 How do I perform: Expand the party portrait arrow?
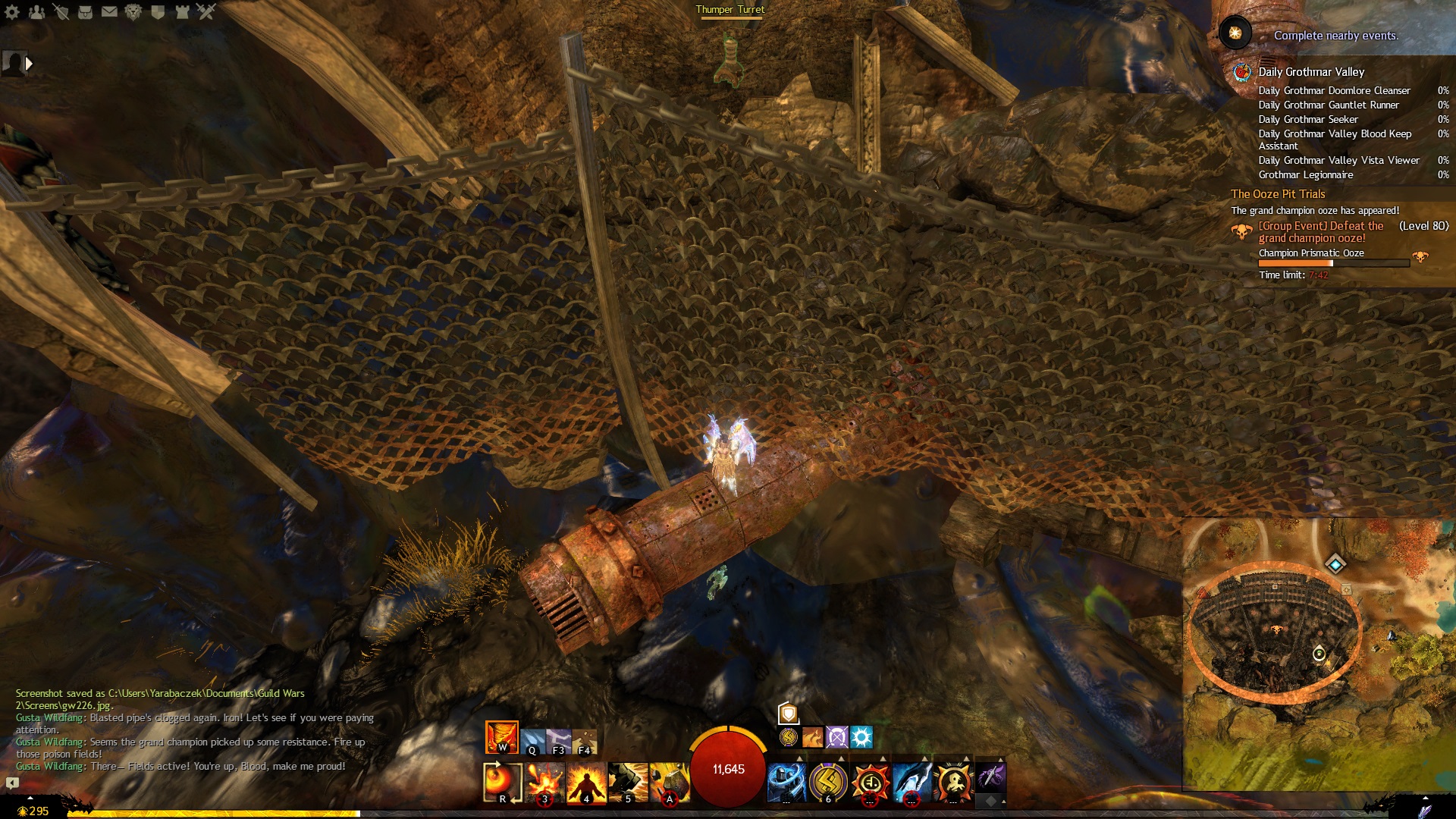point(29,64)
